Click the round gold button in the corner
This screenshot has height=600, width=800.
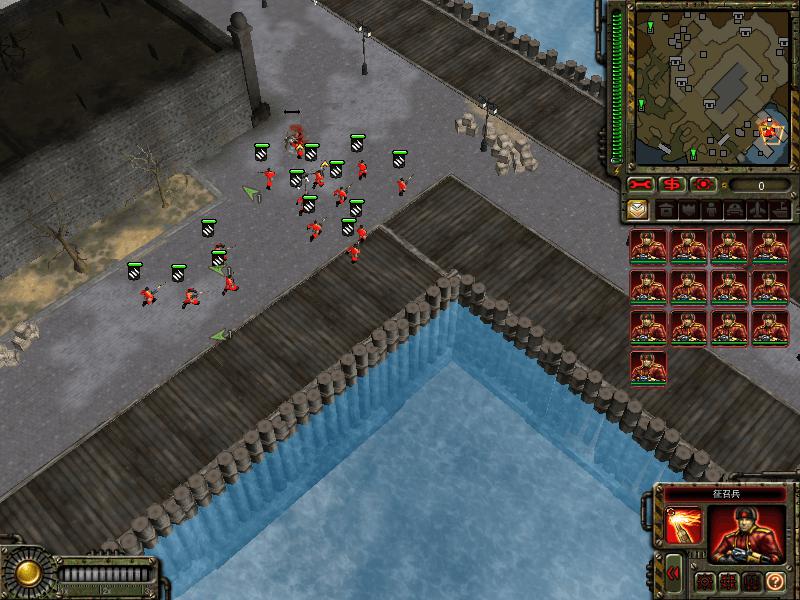point(27,573)
